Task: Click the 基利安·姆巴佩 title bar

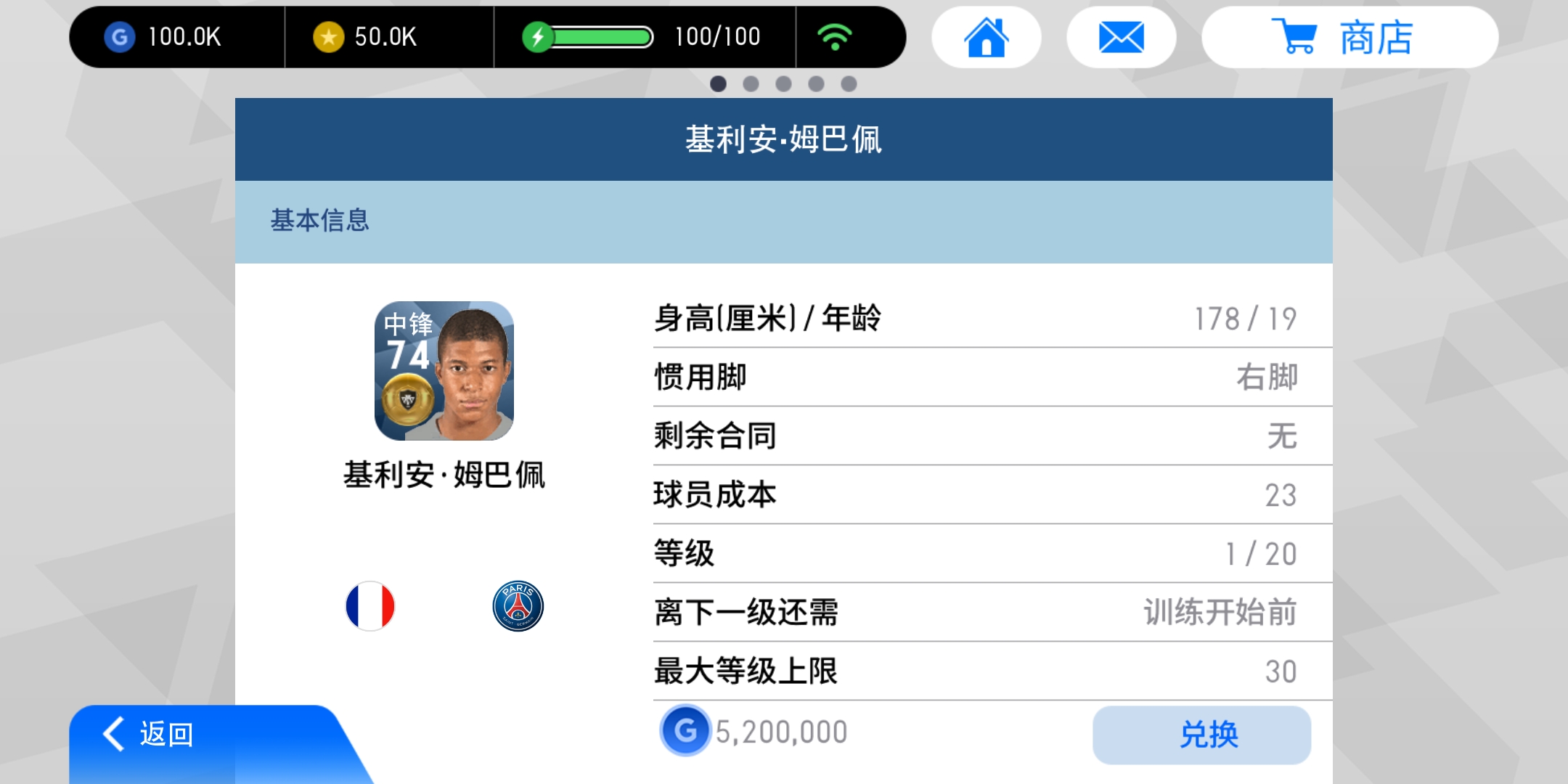Action: [x=783, y=138]
